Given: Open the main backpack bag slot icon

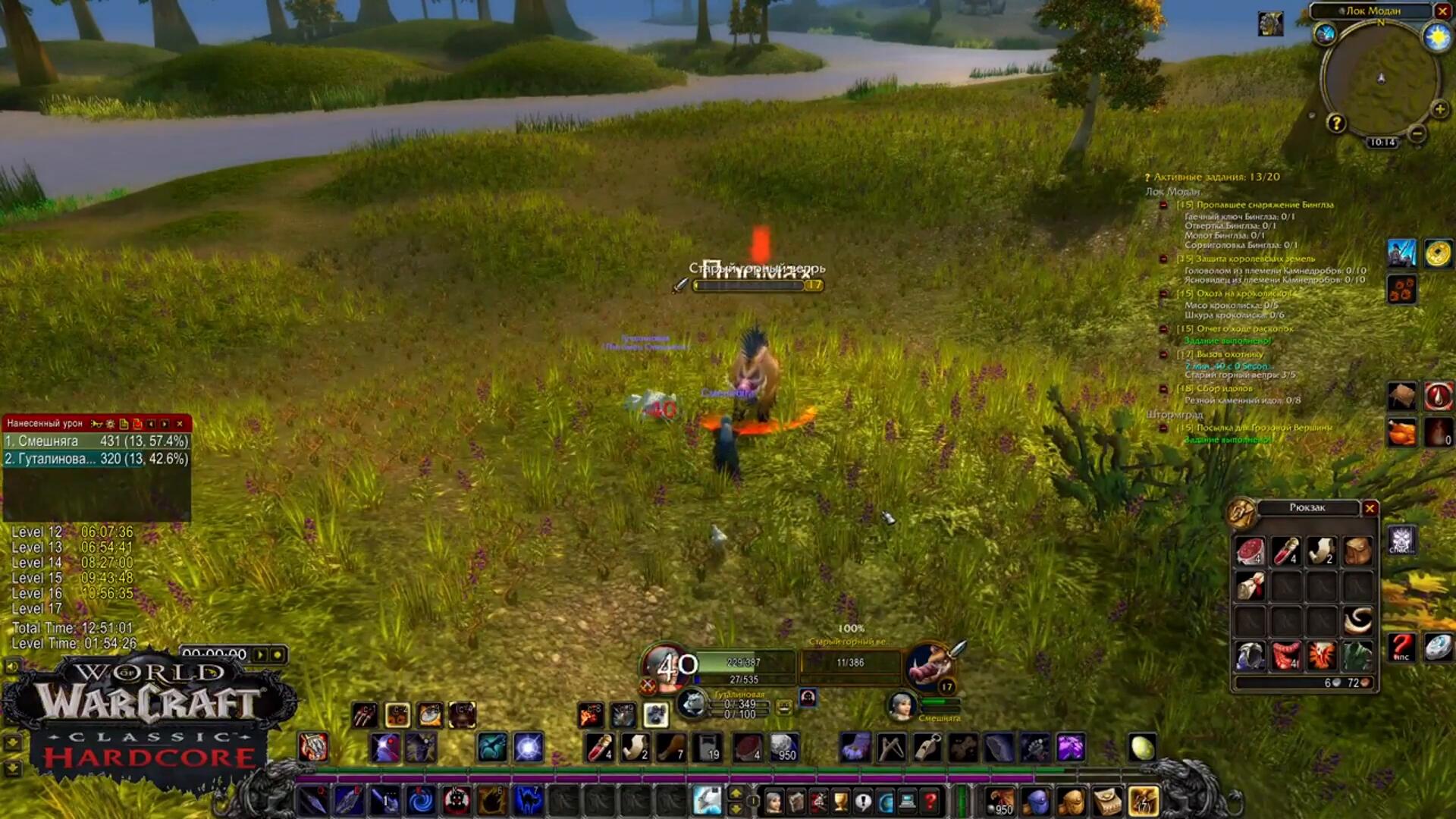Looking at the screenshot, I should tap(1143, 801).
